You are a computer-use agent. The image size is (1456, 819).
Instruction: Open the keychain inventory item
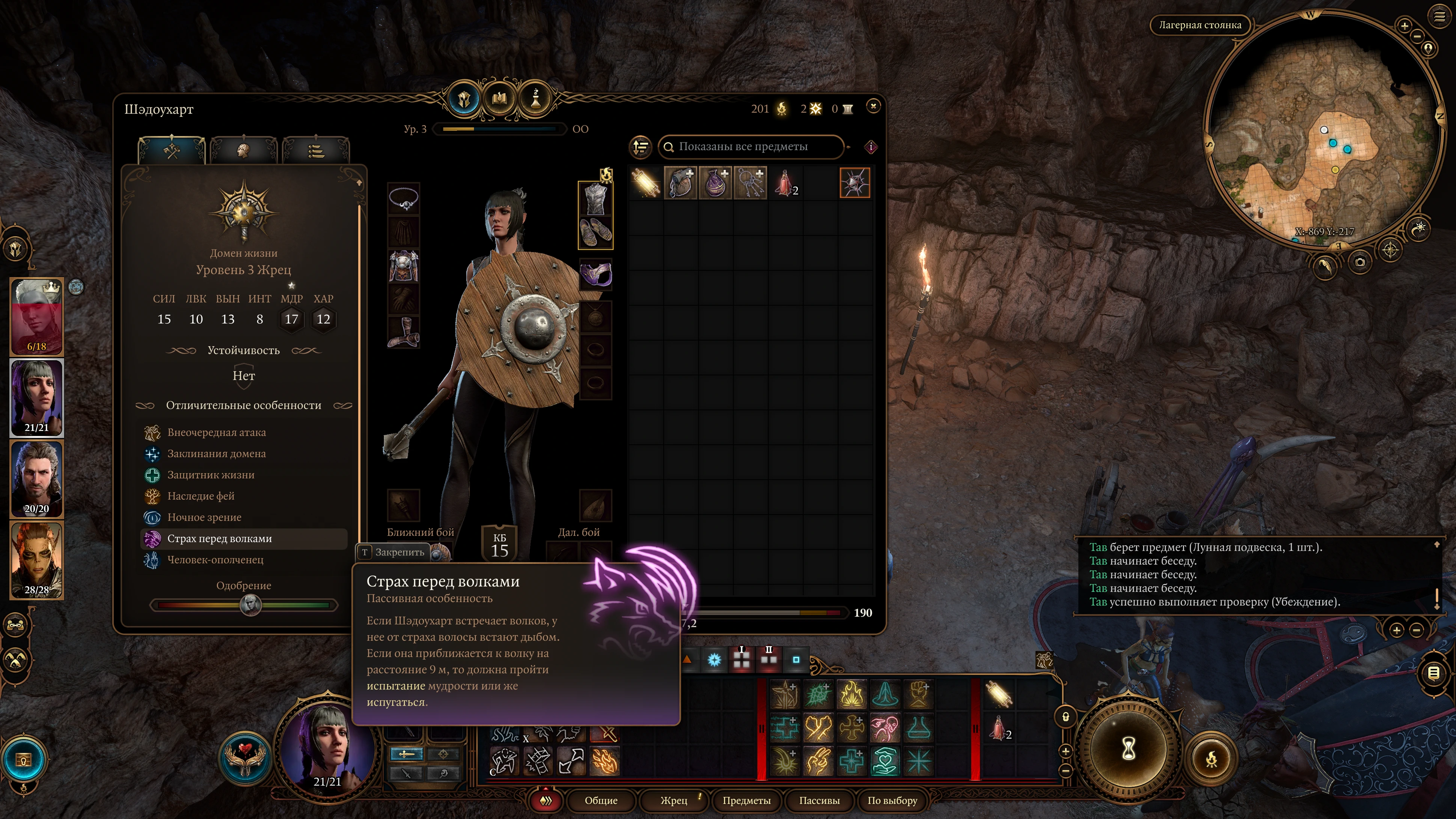pos(750,183)
